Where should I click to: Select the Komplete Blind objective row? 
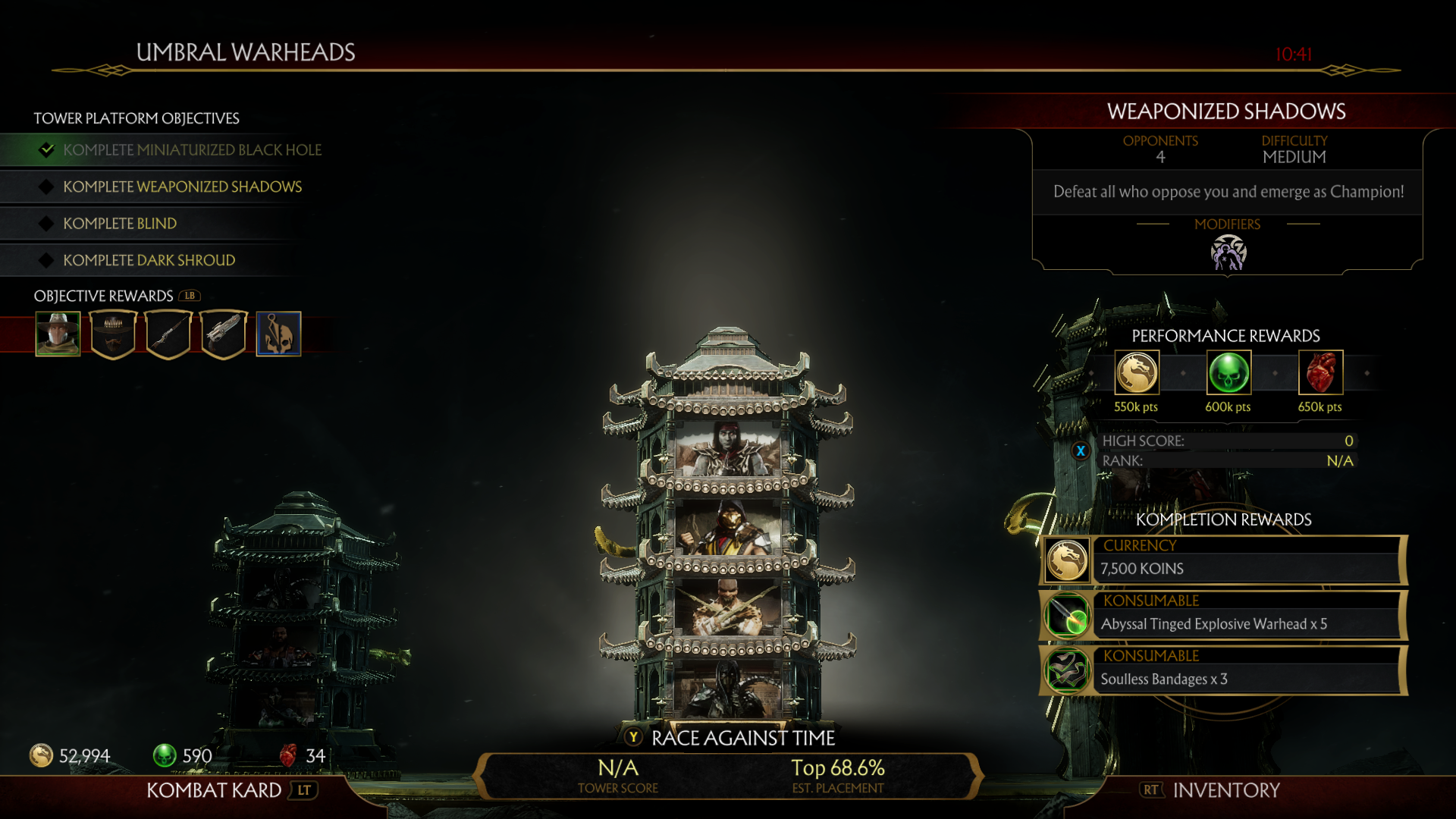pos(120,224)
